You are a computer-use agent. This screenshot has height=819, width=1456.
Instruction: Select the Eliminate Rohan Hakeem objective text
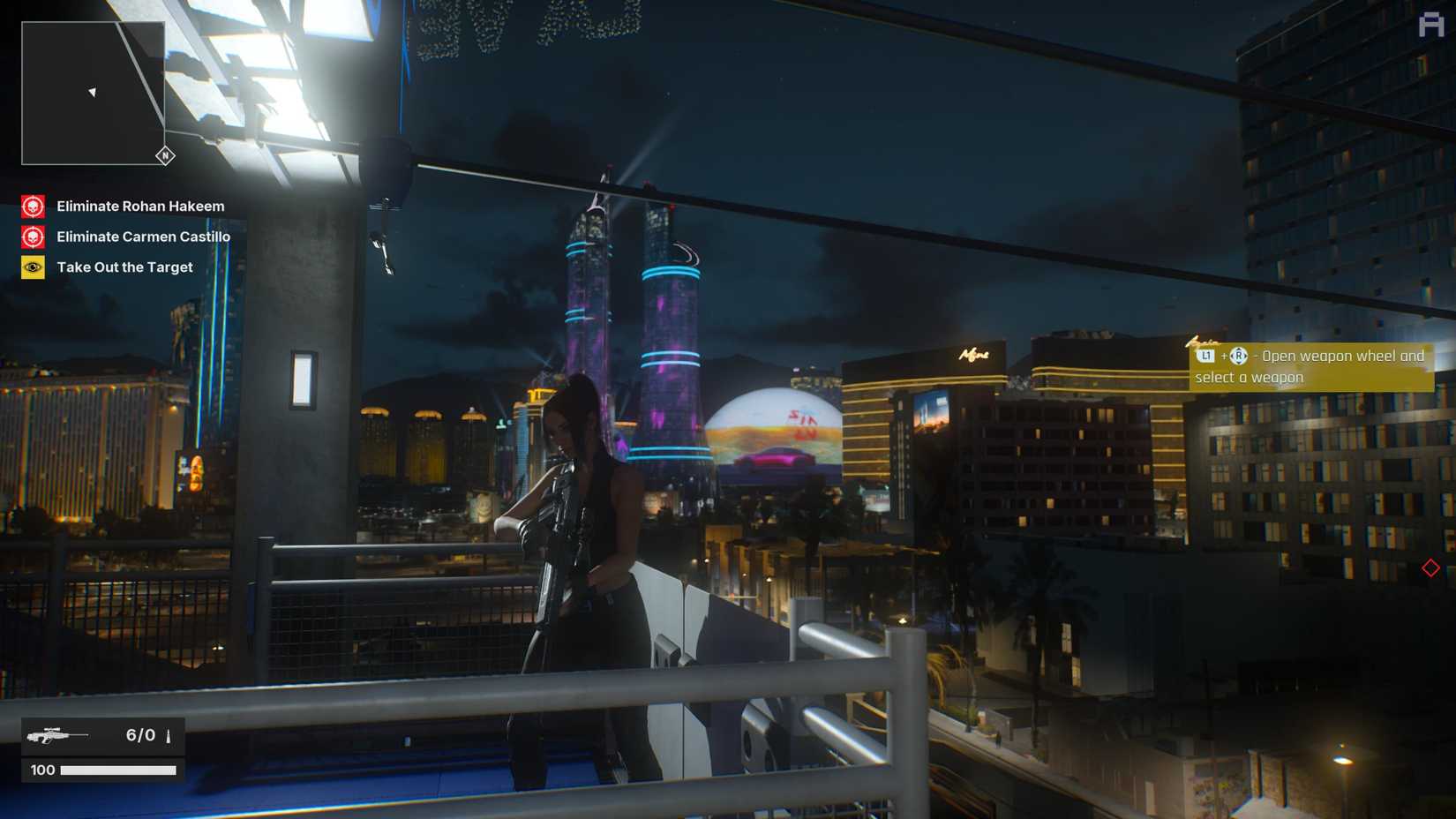[139, 207]
